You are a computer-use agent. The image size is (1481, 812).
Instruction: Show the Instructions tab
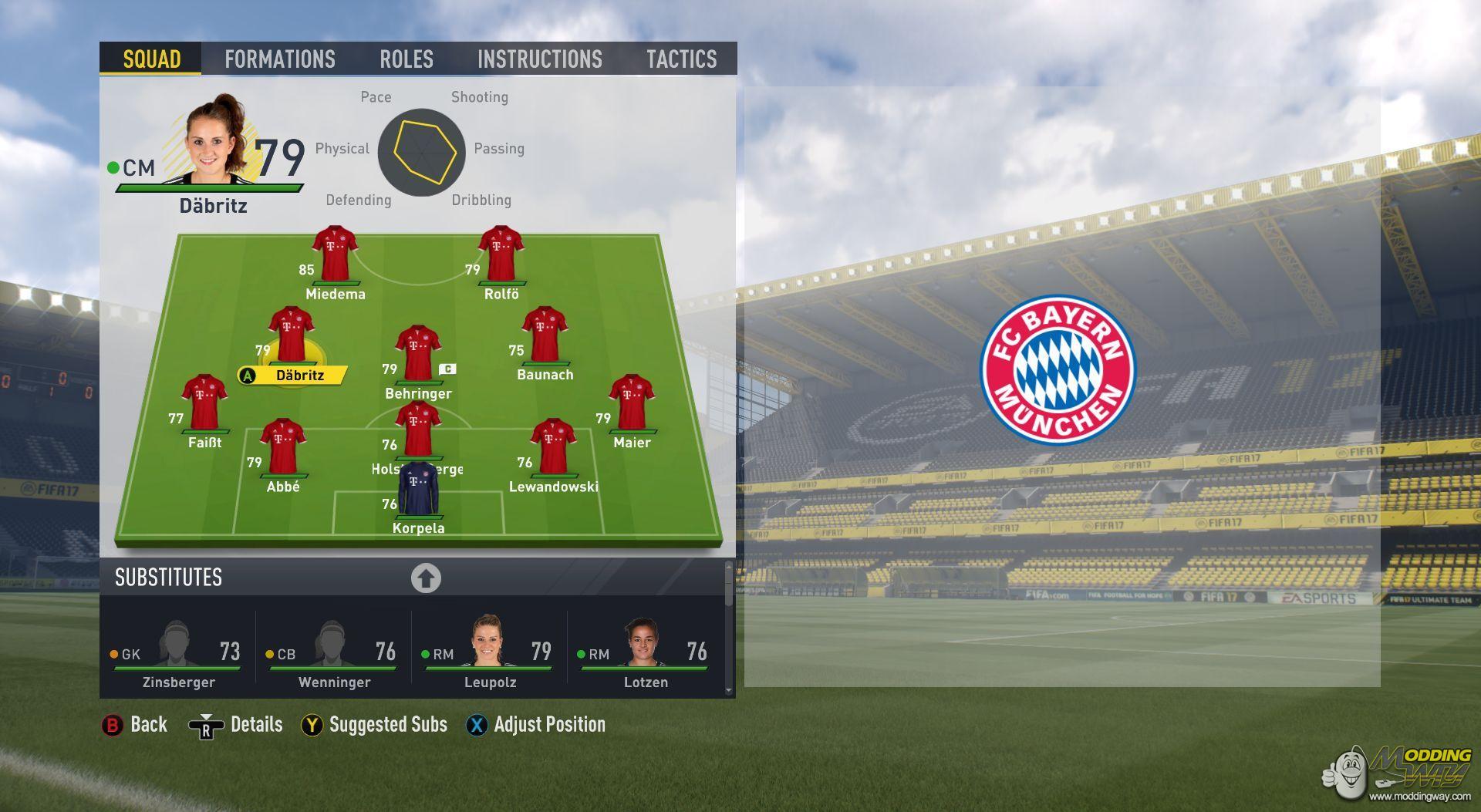pos(539,59)
